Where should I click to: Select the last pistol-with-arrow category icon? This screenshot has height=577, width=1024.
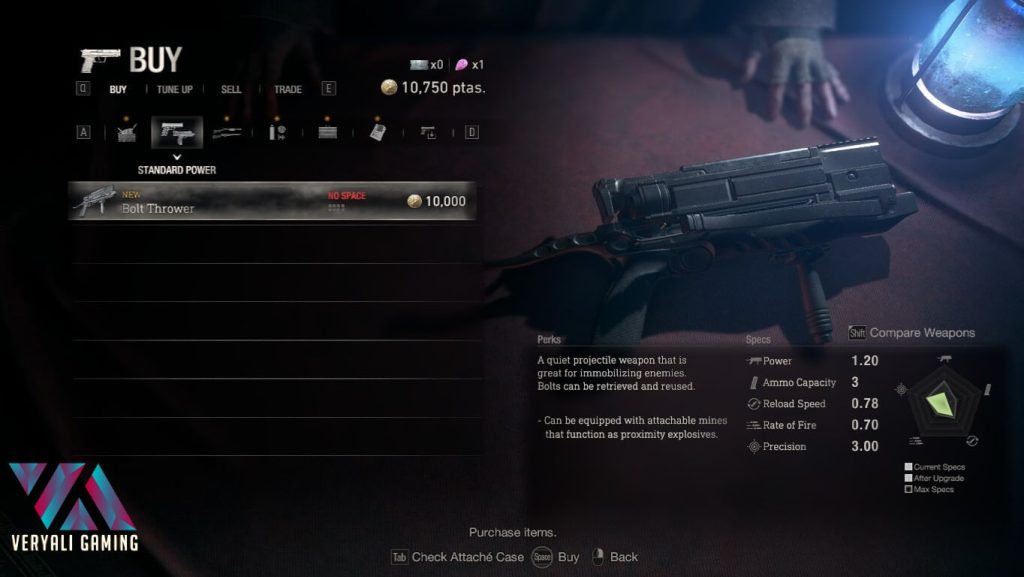[428, 132]
